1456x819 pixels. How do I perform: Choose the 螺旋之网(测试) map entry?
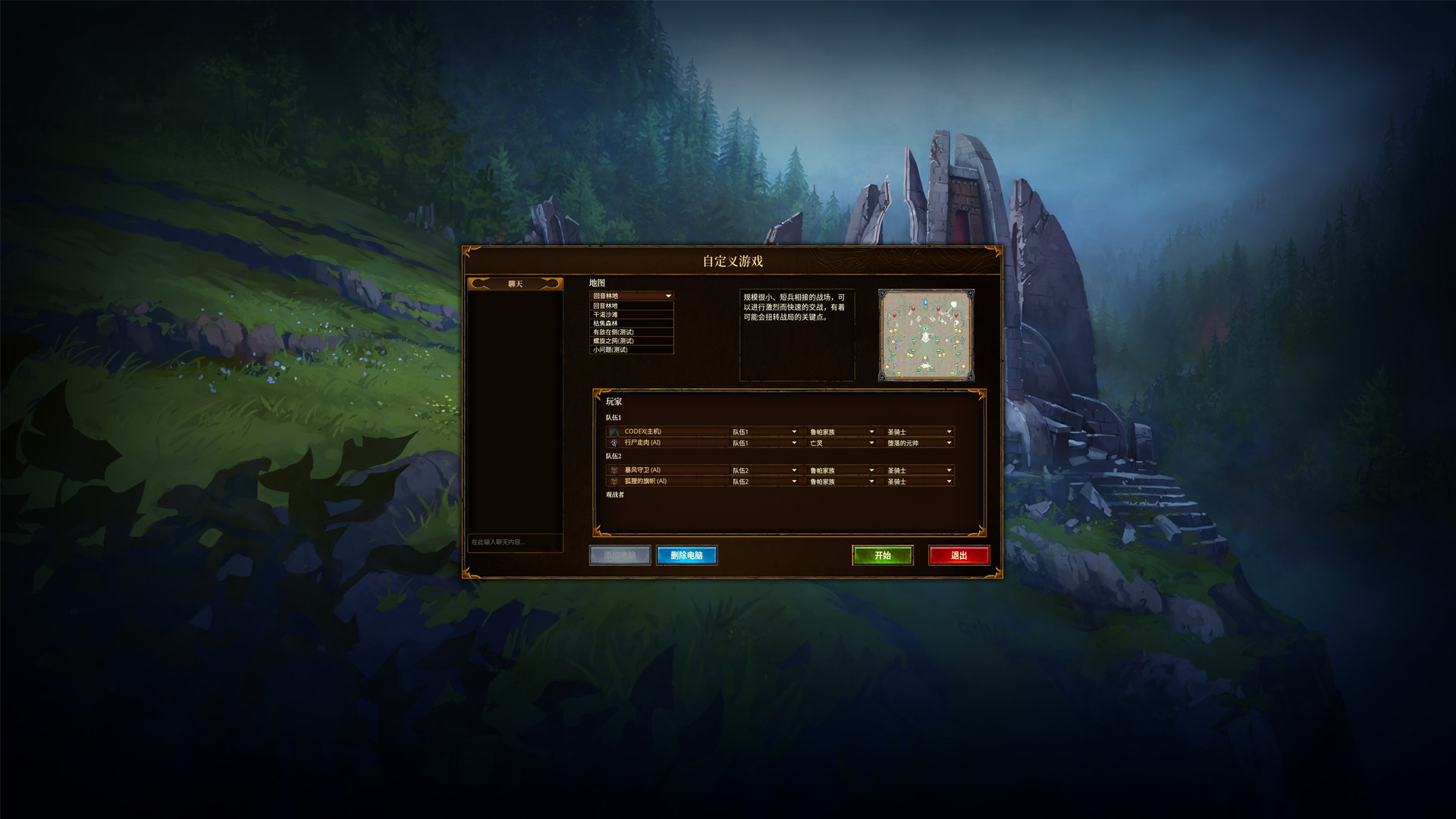[631, 340]
